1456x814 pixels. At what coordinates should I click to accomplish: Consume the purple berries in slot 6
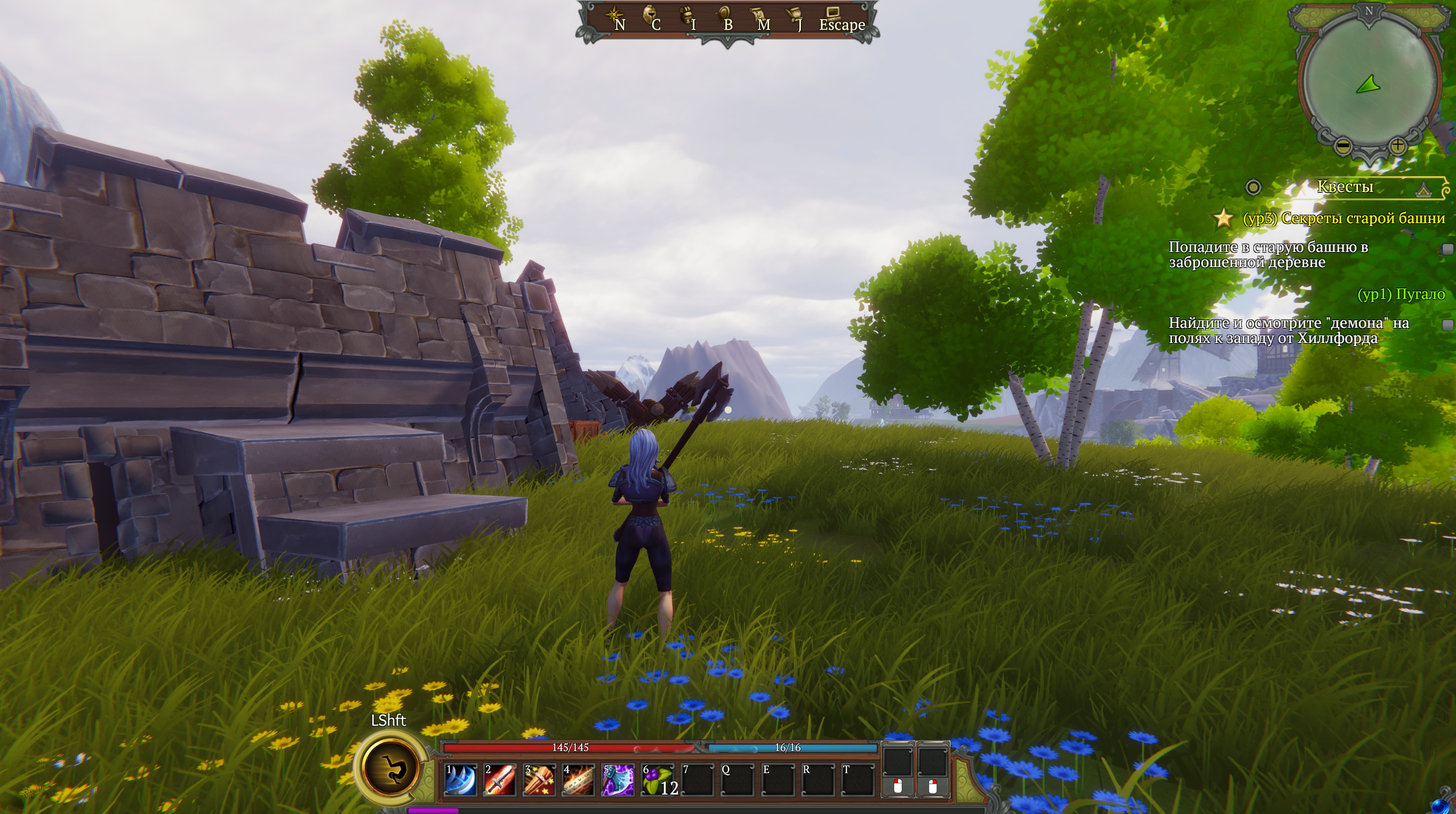[657, 779]
